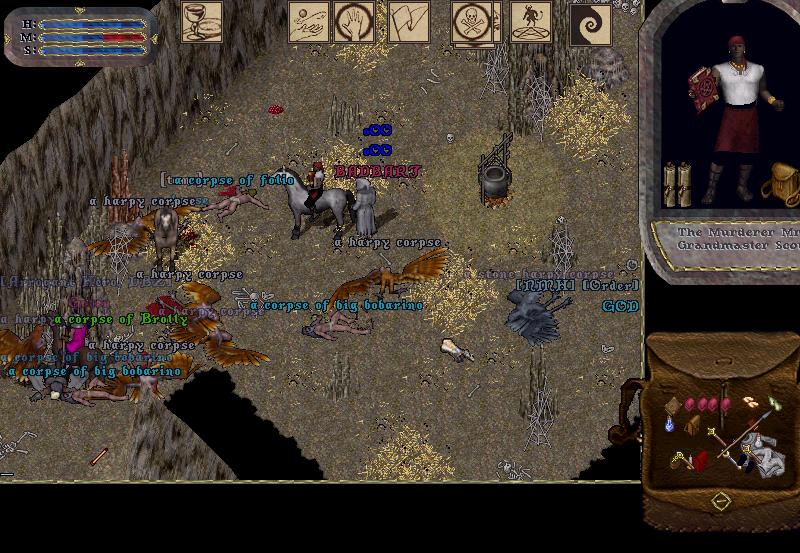
Task: Activate the daemon on pentagram spell
Action: pos(530,22)
